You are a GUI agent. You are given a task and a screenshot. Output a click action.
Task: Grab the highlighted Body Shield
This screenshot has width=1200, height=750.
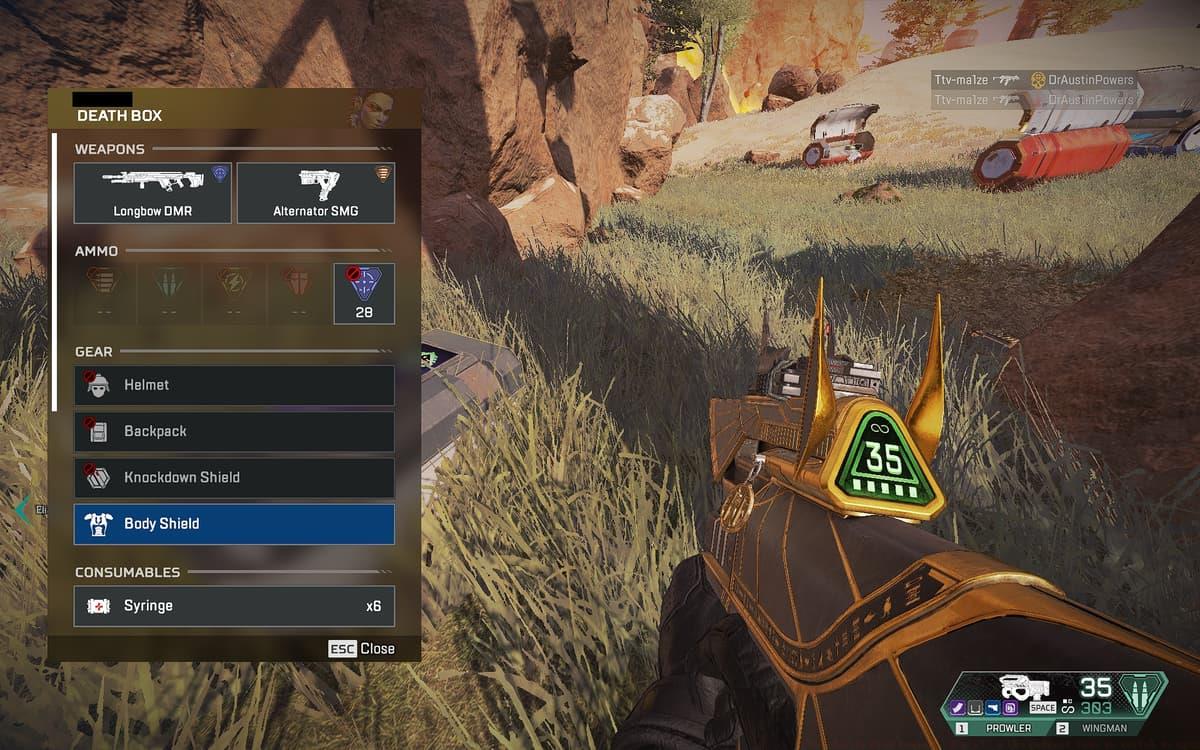[x=234, y=524]
